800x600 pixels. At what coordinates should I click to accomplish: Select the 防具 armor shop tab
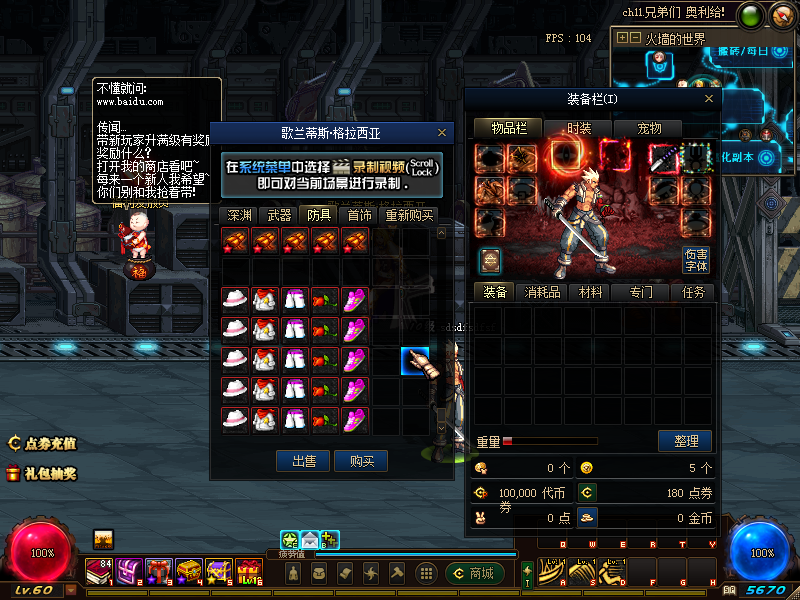(x=320, y=215)
